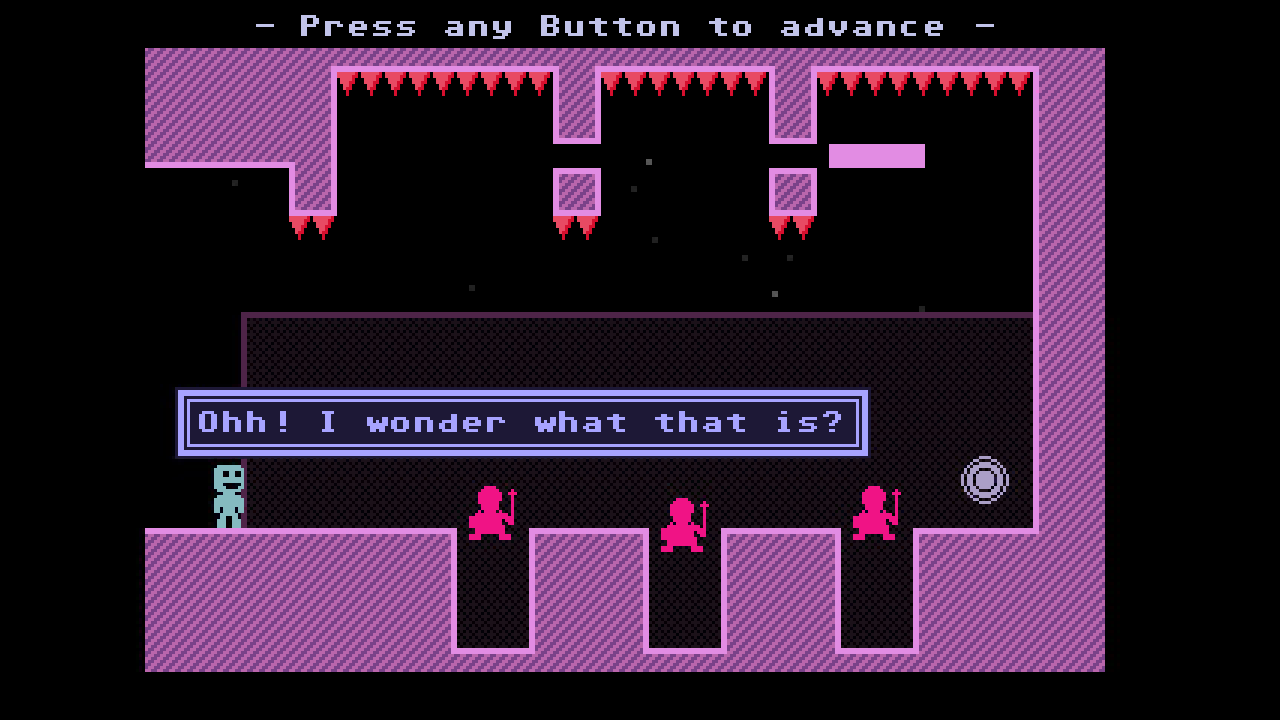Click the middle pit between crewmates
The height and width of the screenshot is (720, 1280).
(685, 600)
